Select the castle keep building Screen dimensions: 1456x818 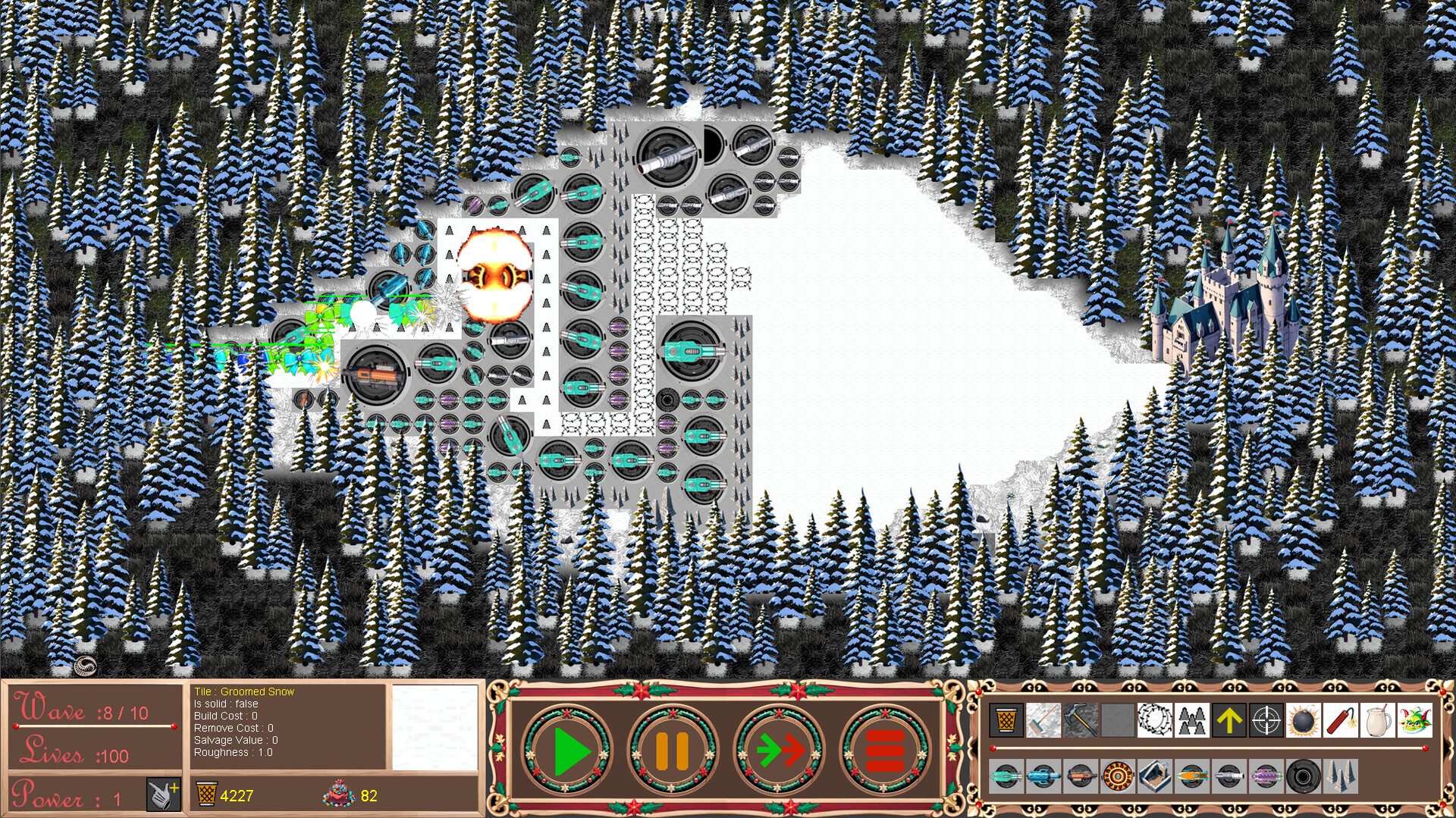pyautogui.click(x=1155, y=779)
